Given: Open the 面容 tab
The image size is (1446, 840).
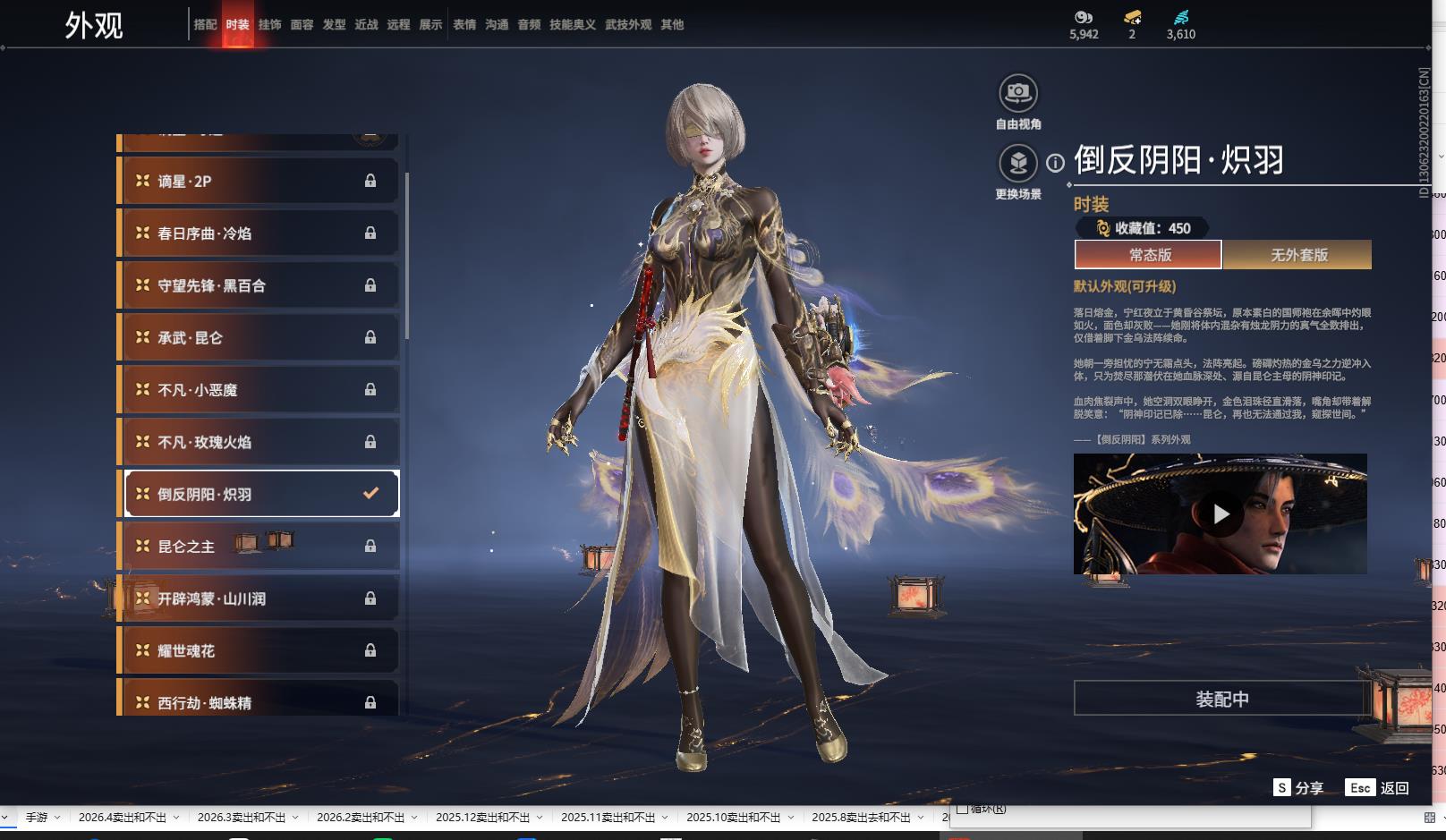Looking at the screenshot, I should (302, 25).
